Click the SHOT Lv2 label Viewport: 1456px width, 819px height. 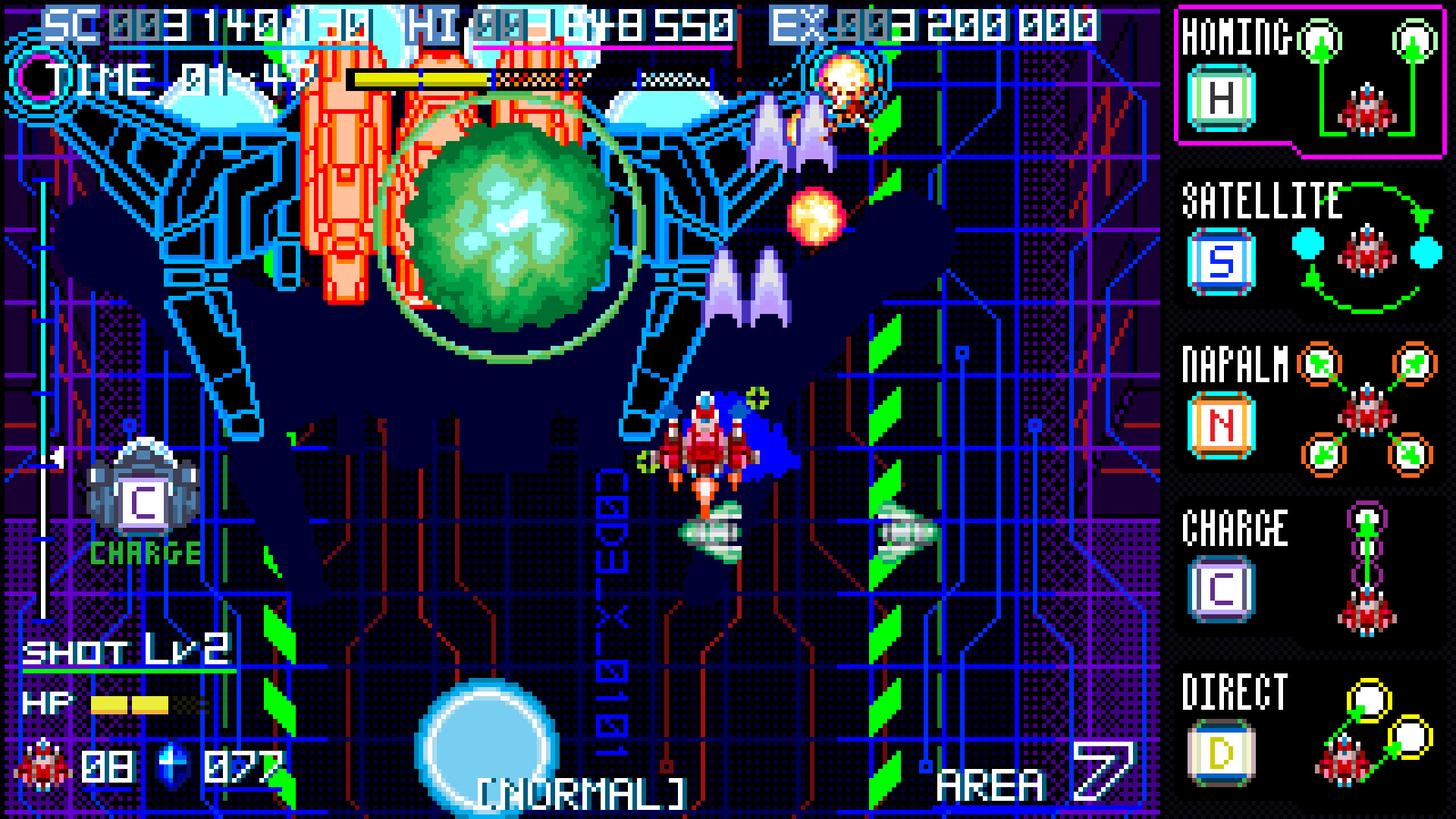click(x=129, y=648)
